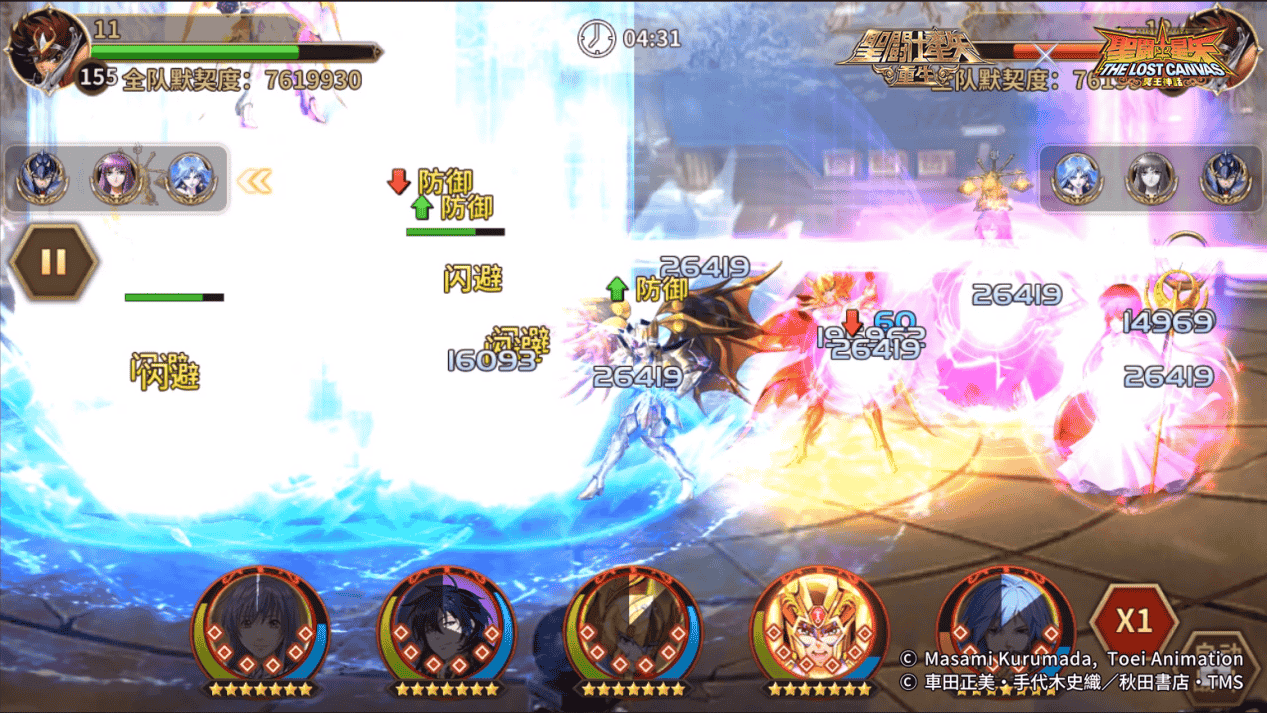The image size is (1267, 713).
Task: Choose the blue-helmet ally icon in left panel
Action: [43, 179]
